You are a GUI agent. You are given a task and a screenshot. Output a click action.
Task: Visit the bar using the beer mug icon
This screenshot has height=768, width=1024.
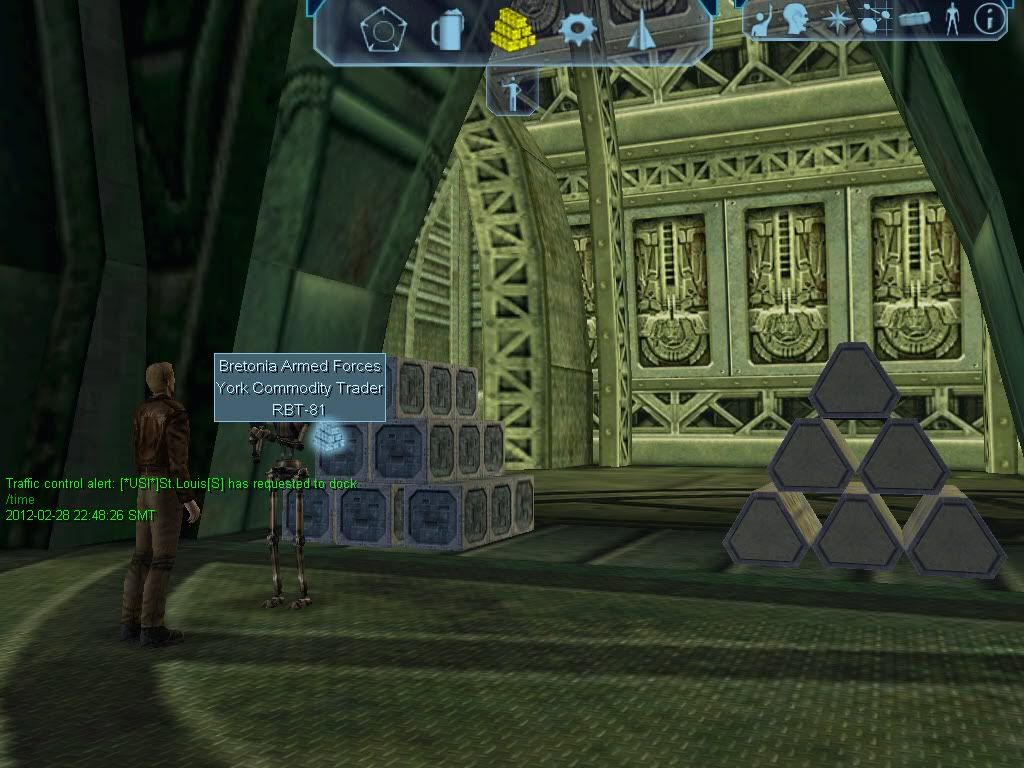coord(445,30)
